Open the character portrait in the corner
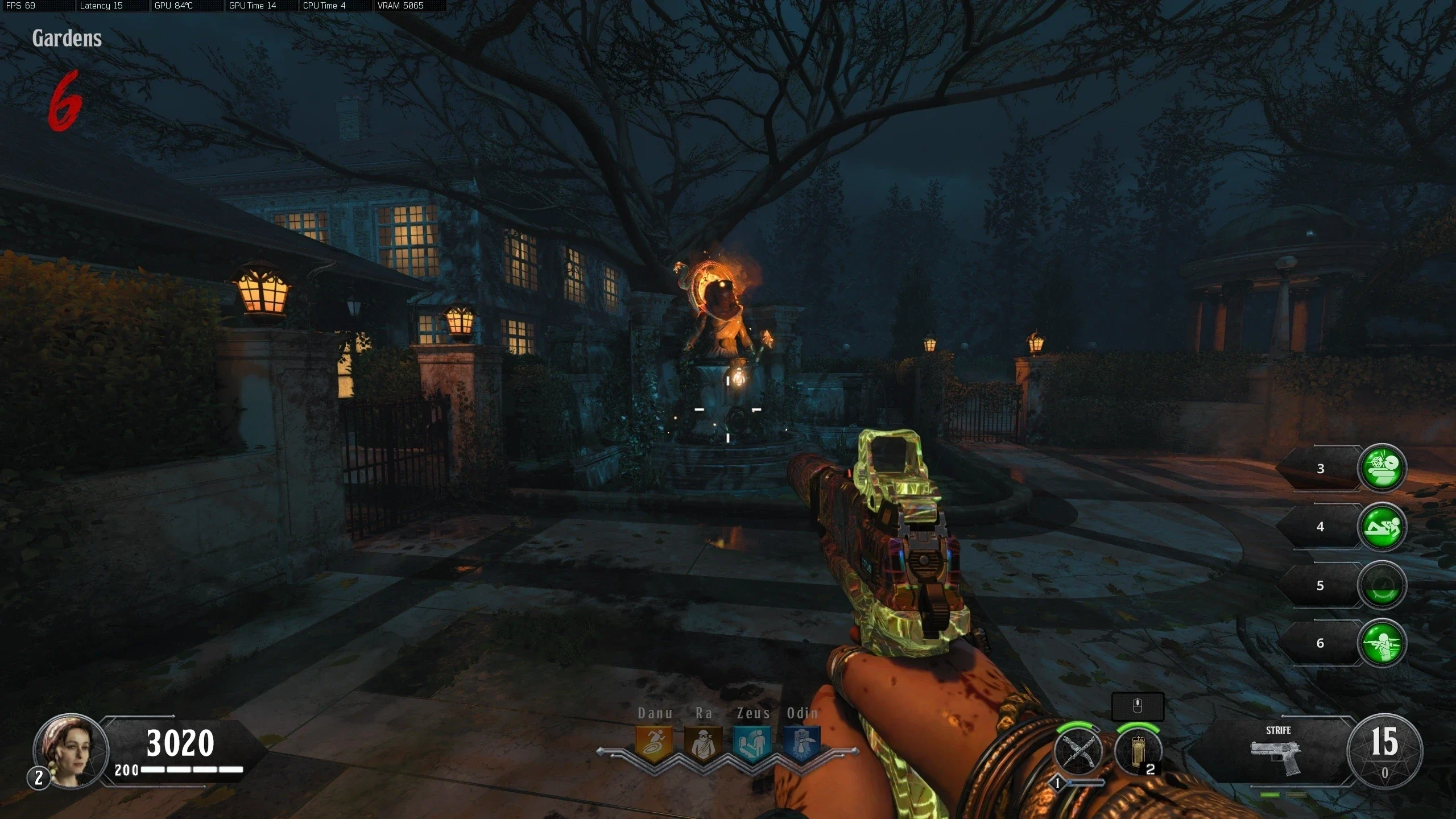This screenshot has height=819, width=1456. [71, 750]
